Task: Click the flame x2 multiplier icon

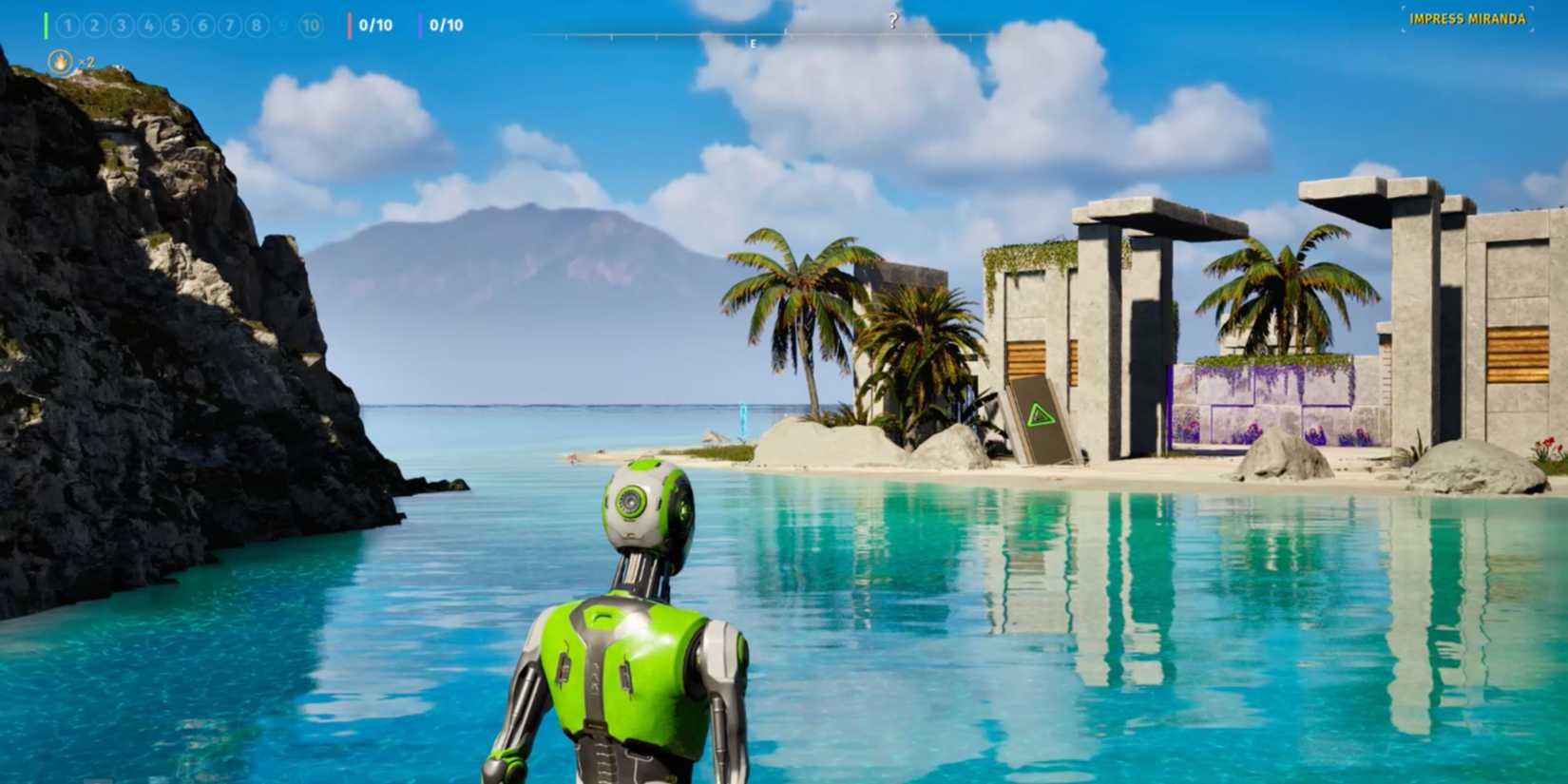Action: pos(60,63)
